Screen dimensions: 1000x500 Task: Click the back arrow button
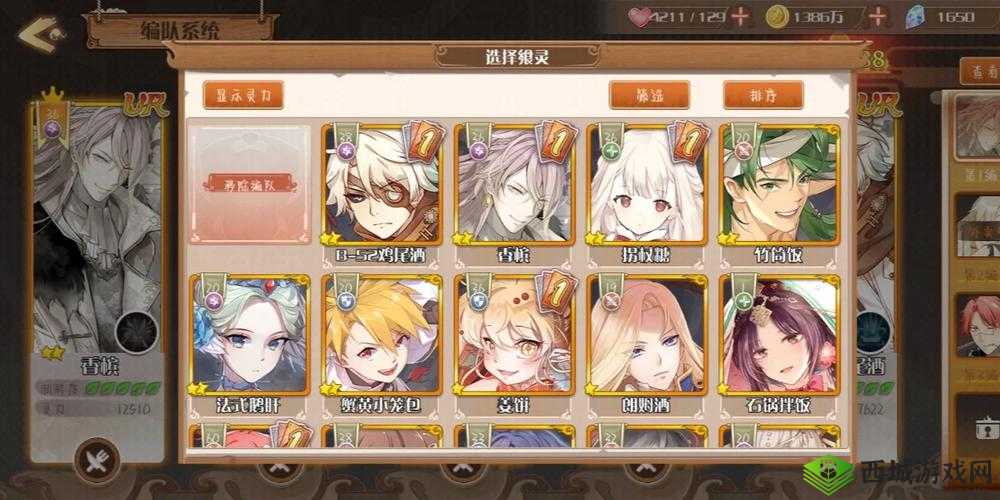pos(37,34)
